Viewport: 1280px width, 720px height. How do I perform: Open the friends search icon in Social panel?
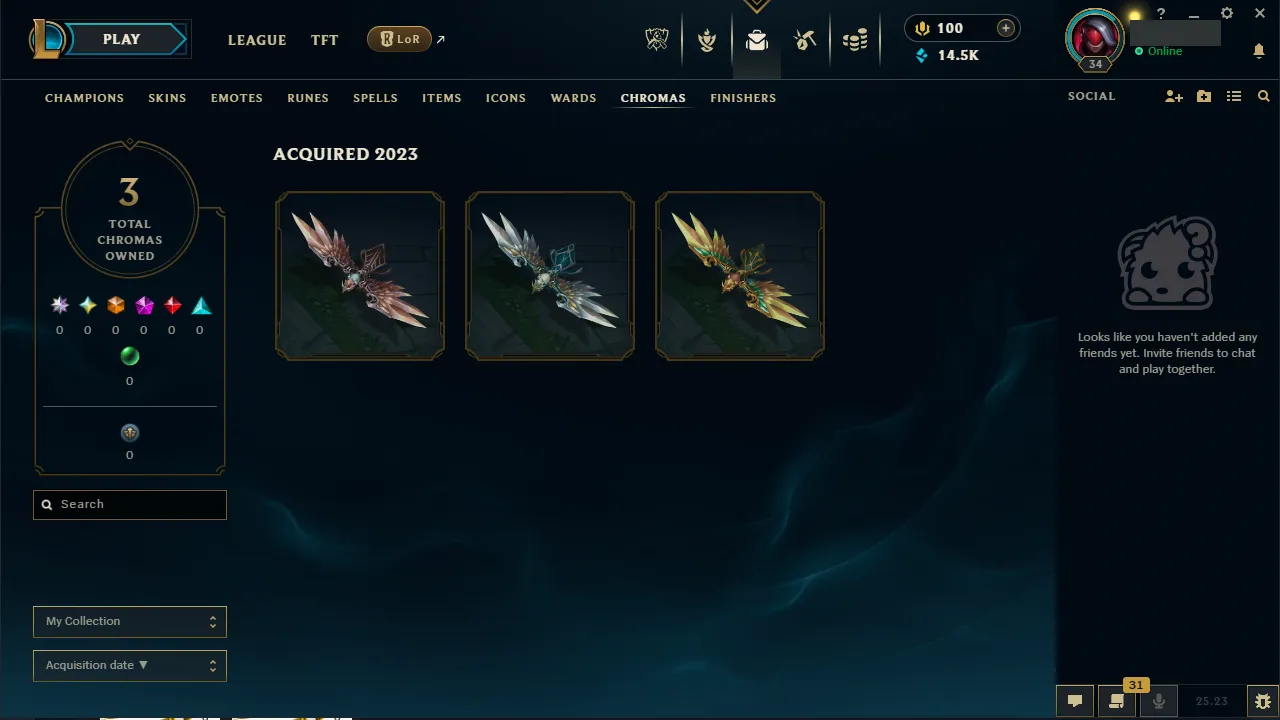[x=1263, y=96]
